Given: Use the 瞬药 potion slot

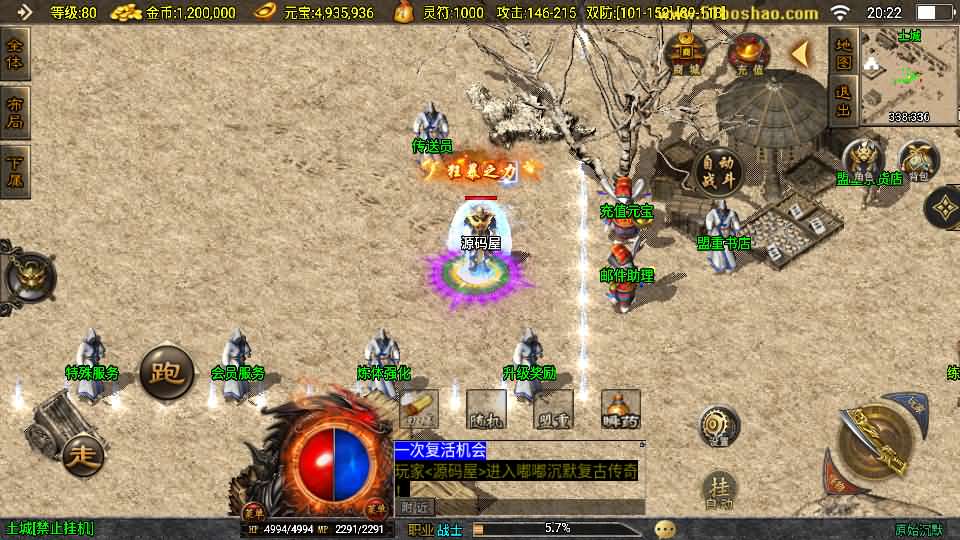Looking at the screenshot, I should pyautogui.click(x=620, y=410).
